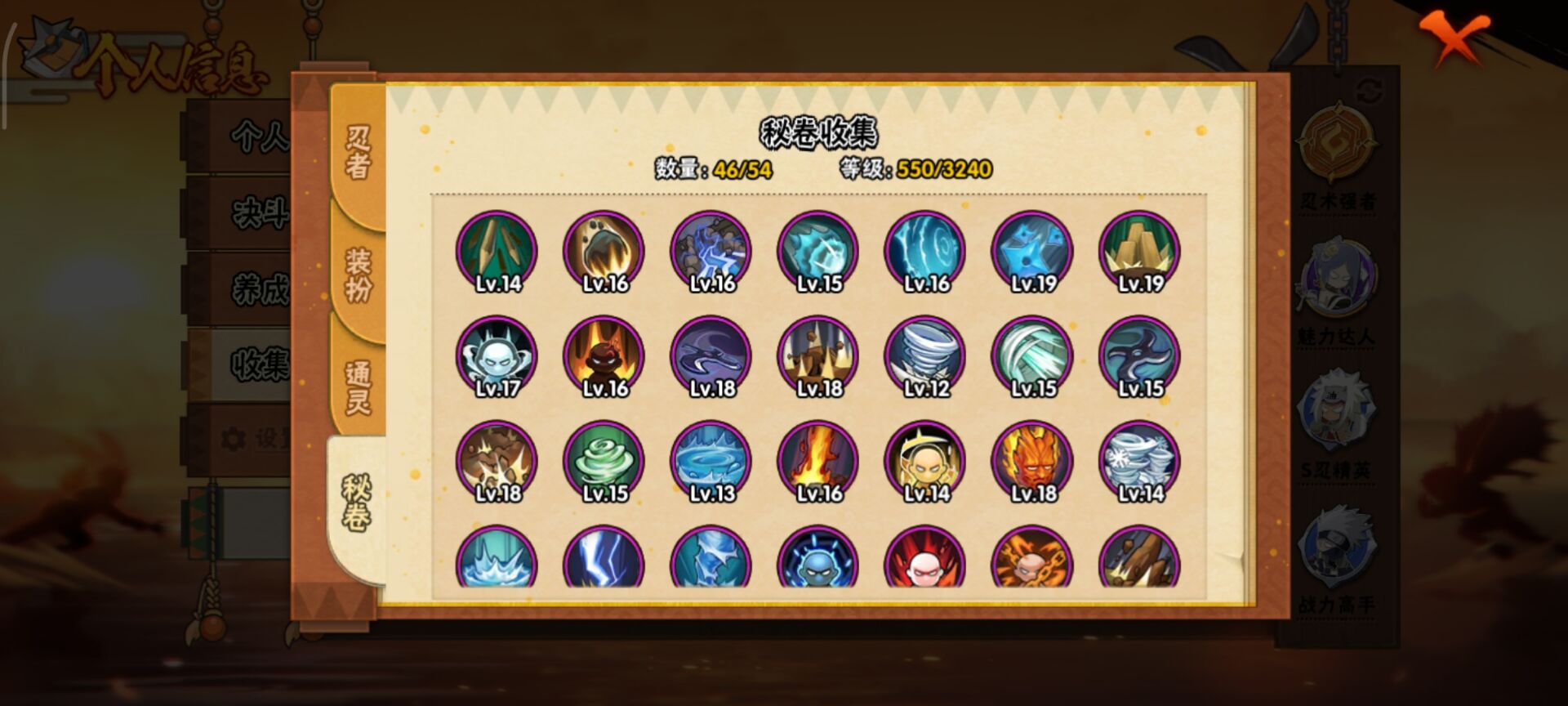Screen dimensions: 1568x706
Task: Choose the bonfire flame scroll Lv.16
Action: (818, 461)
